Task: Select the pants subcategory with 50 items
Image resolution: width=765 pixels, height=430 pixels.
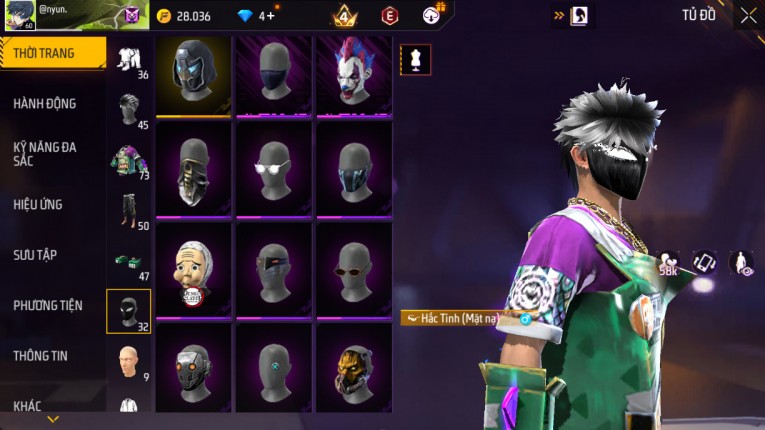Action: point(128,211)
